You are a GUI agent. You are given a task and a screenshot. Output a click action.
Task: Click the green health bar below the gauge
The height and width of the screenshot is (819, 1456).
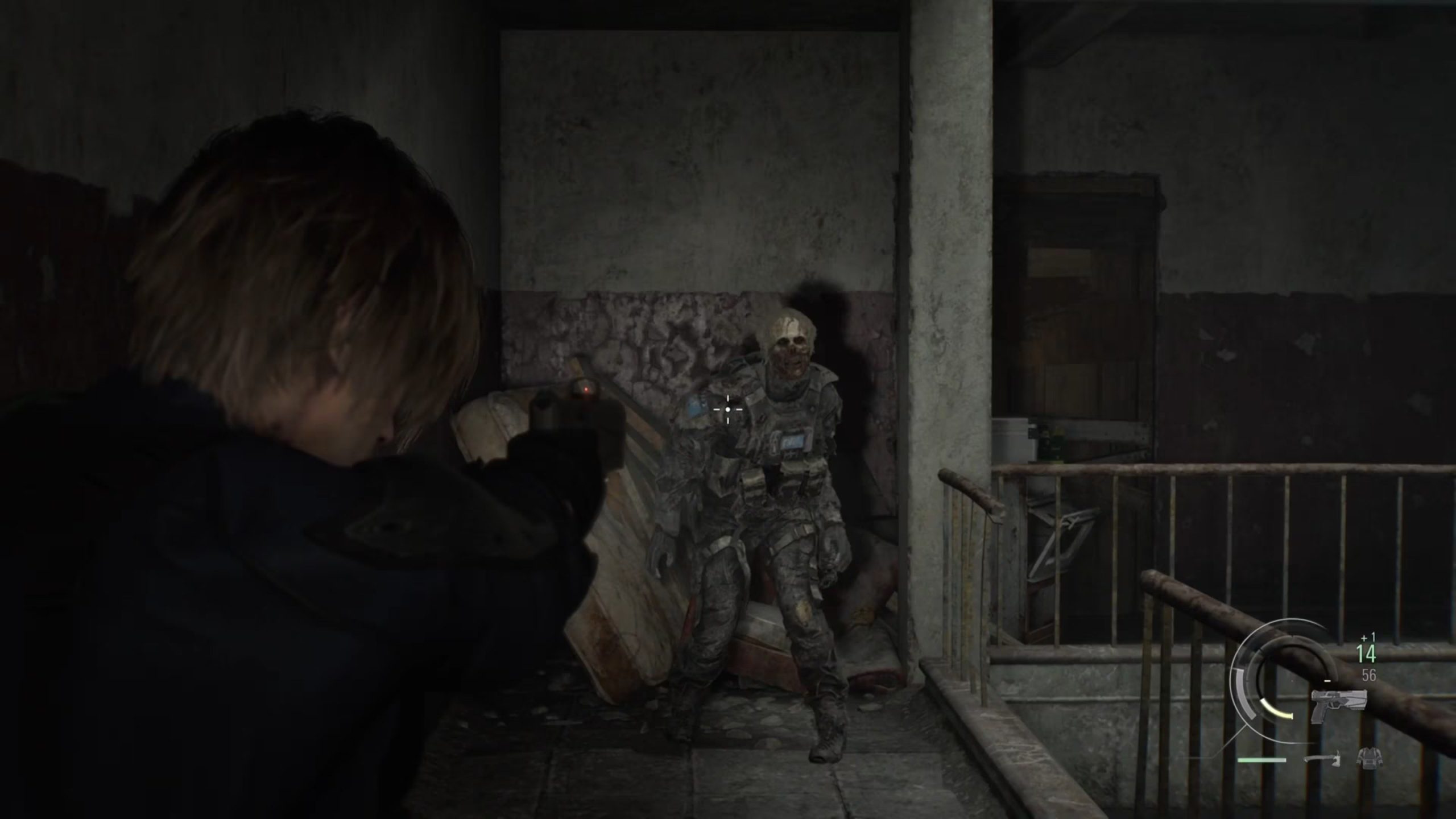1261,761
